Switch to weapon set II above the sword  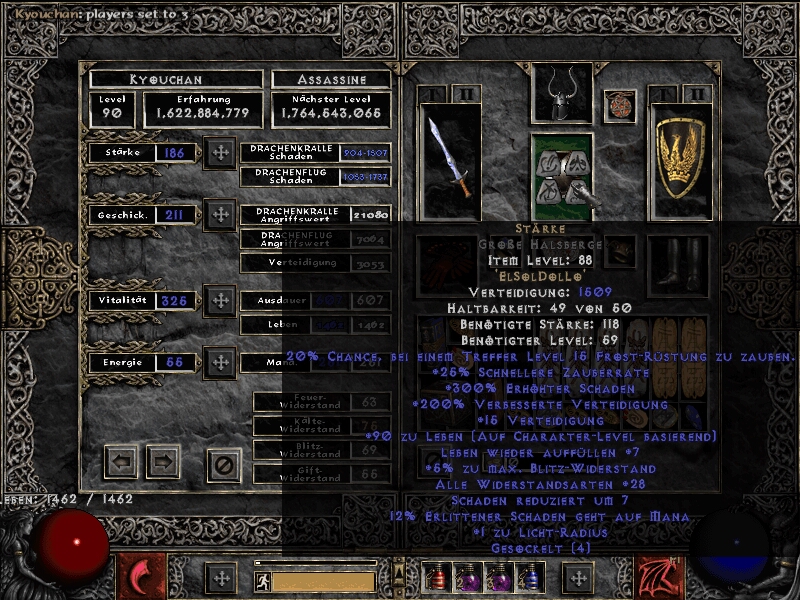point(466,94)
